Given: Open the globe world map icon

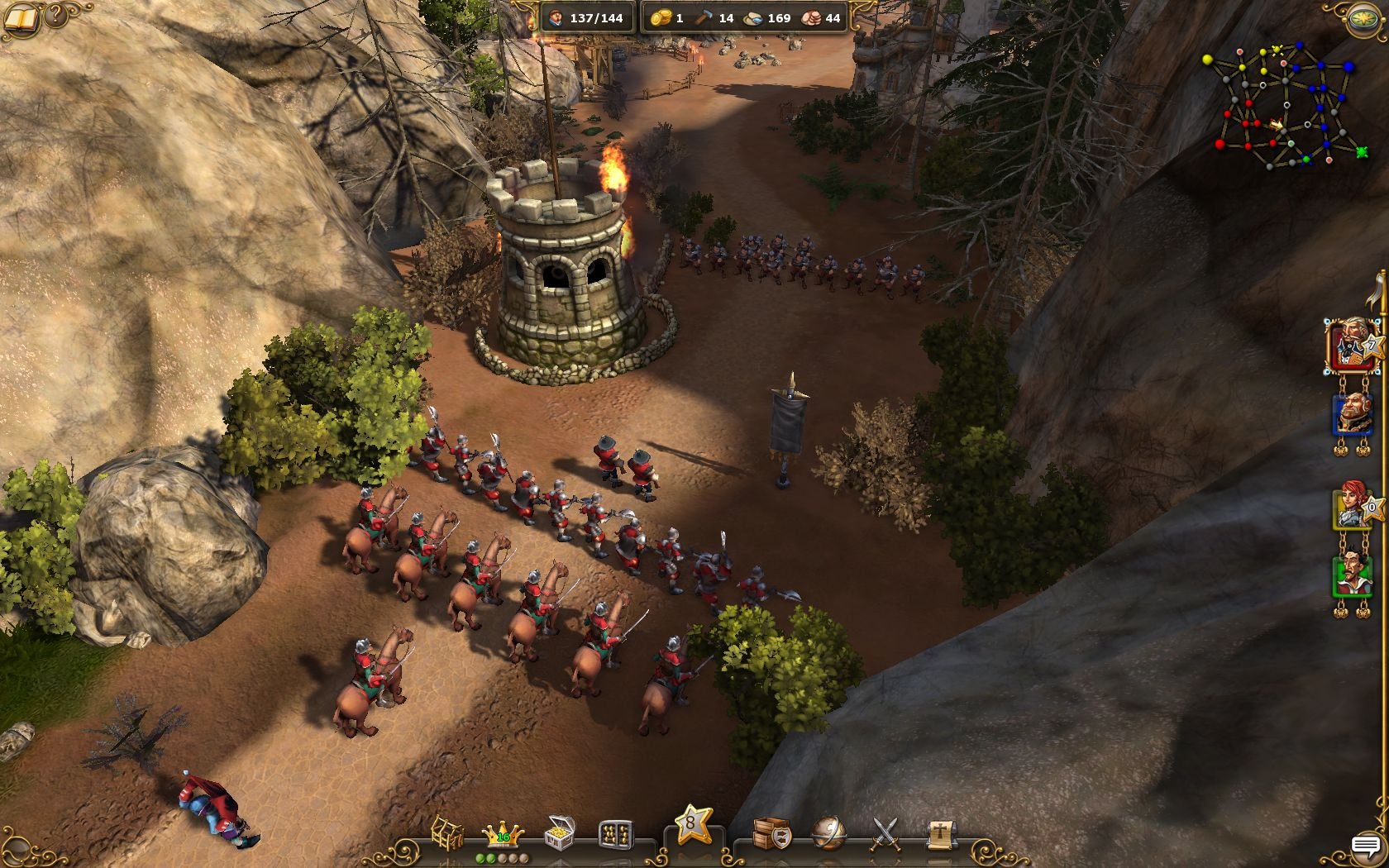Looking at the screenshot, I should pyautogui.click(x=828, y=834).
